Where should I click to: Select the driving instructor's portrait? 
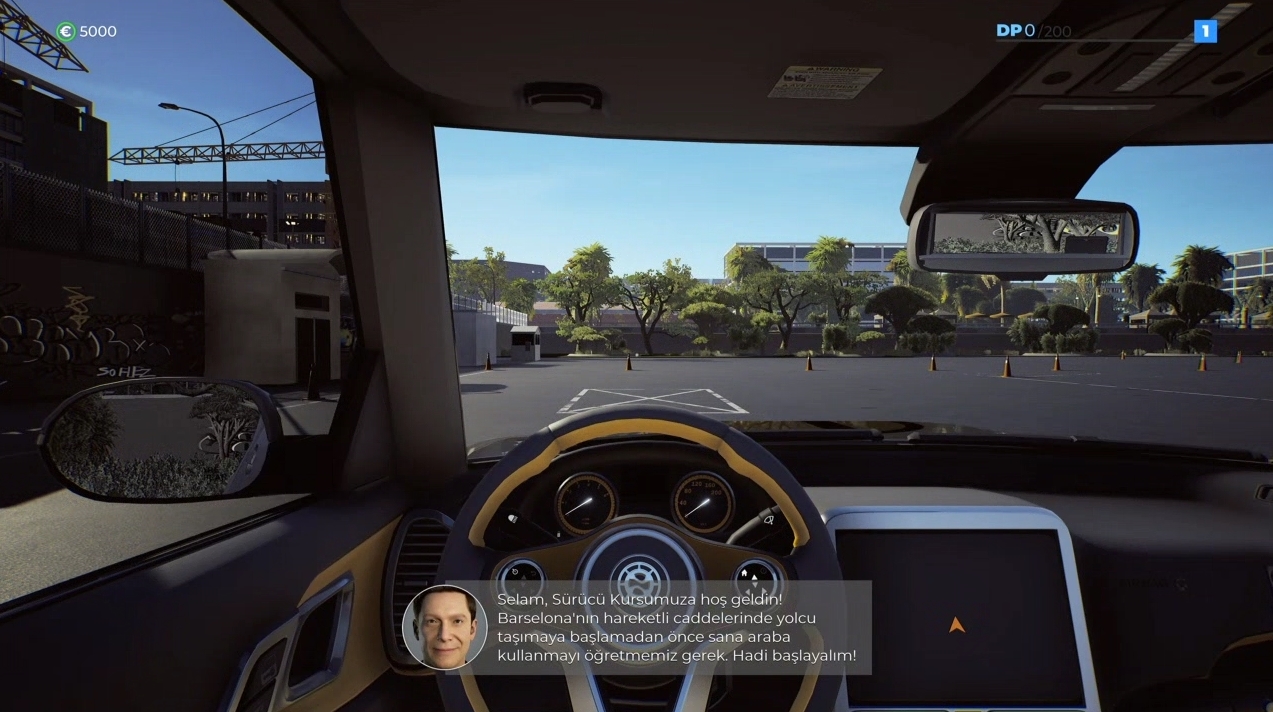444,627
